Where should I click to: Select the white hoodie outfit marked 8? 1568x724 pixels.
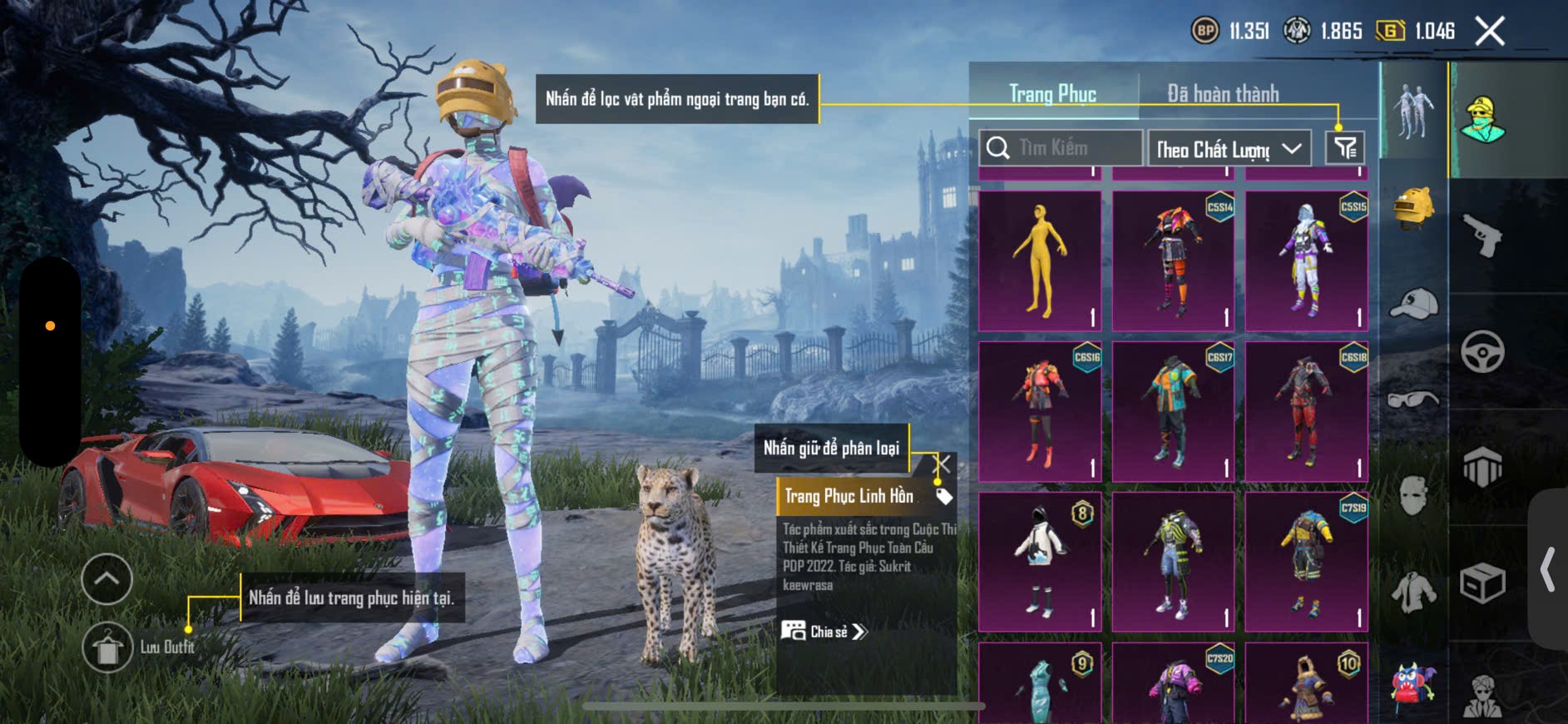[x=1040, y=562]
